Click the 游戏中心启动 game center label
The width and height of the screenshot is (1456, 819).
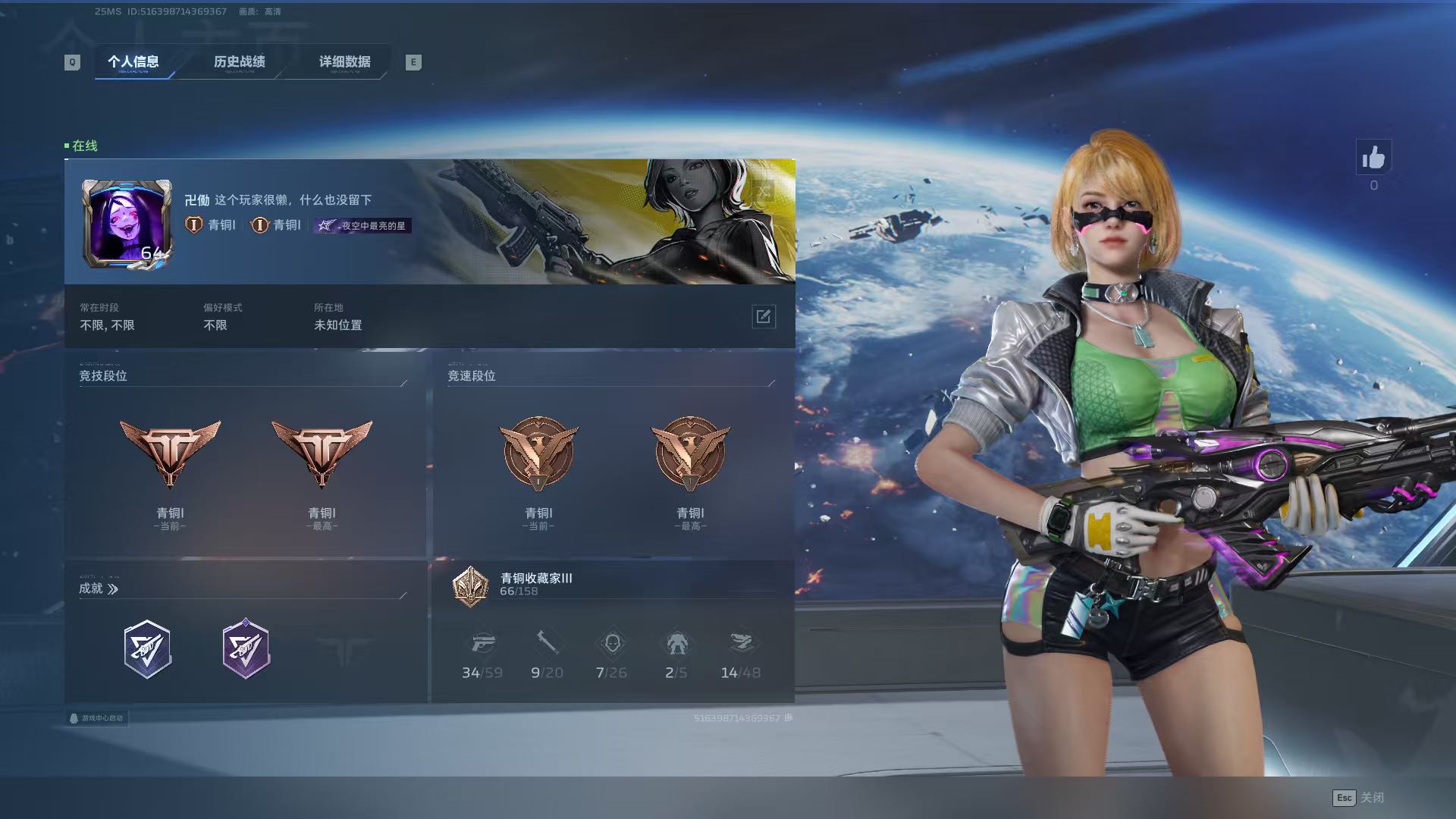point(96,718)
